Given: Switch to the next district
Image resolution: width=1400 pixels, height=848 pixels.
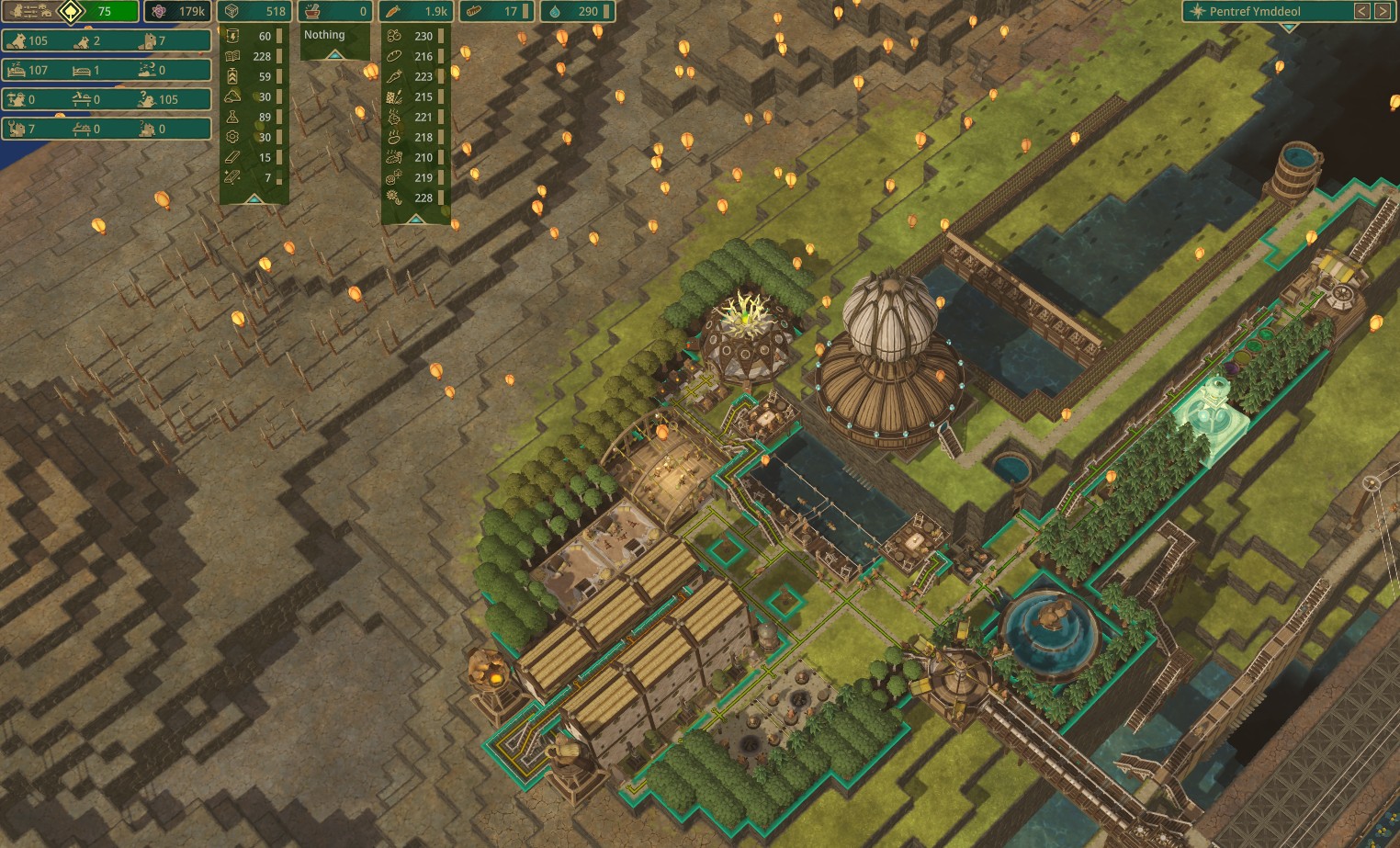Looking at the screenshot, I should (1382, 11).
